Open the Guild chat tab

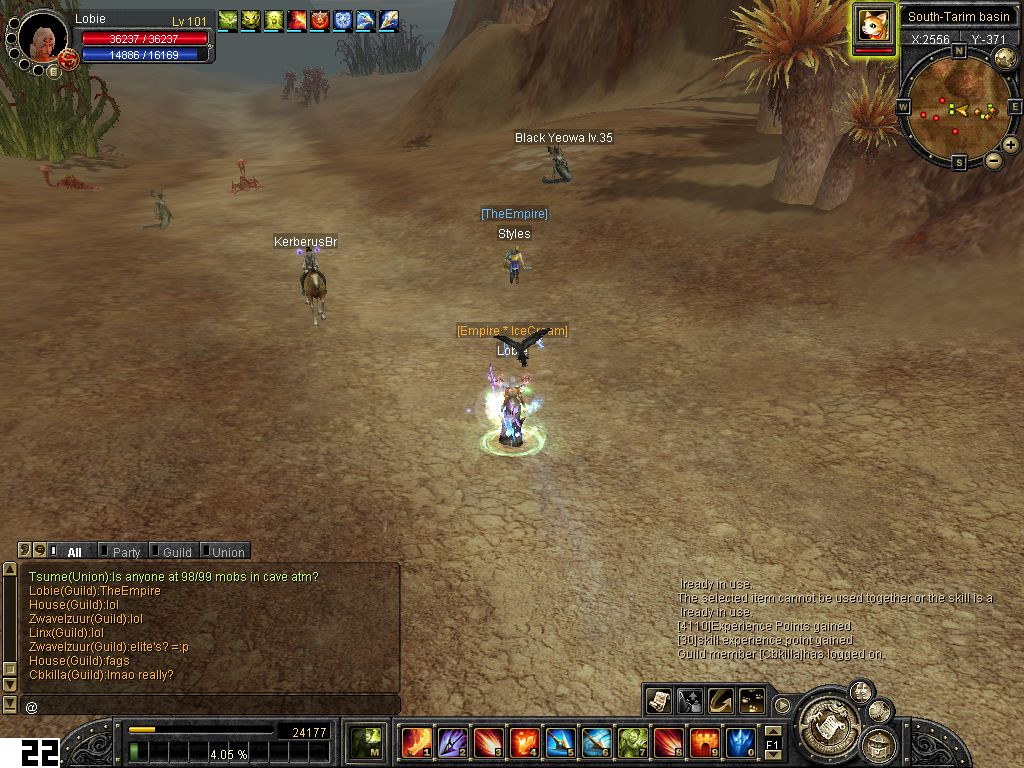click(176, 552)
